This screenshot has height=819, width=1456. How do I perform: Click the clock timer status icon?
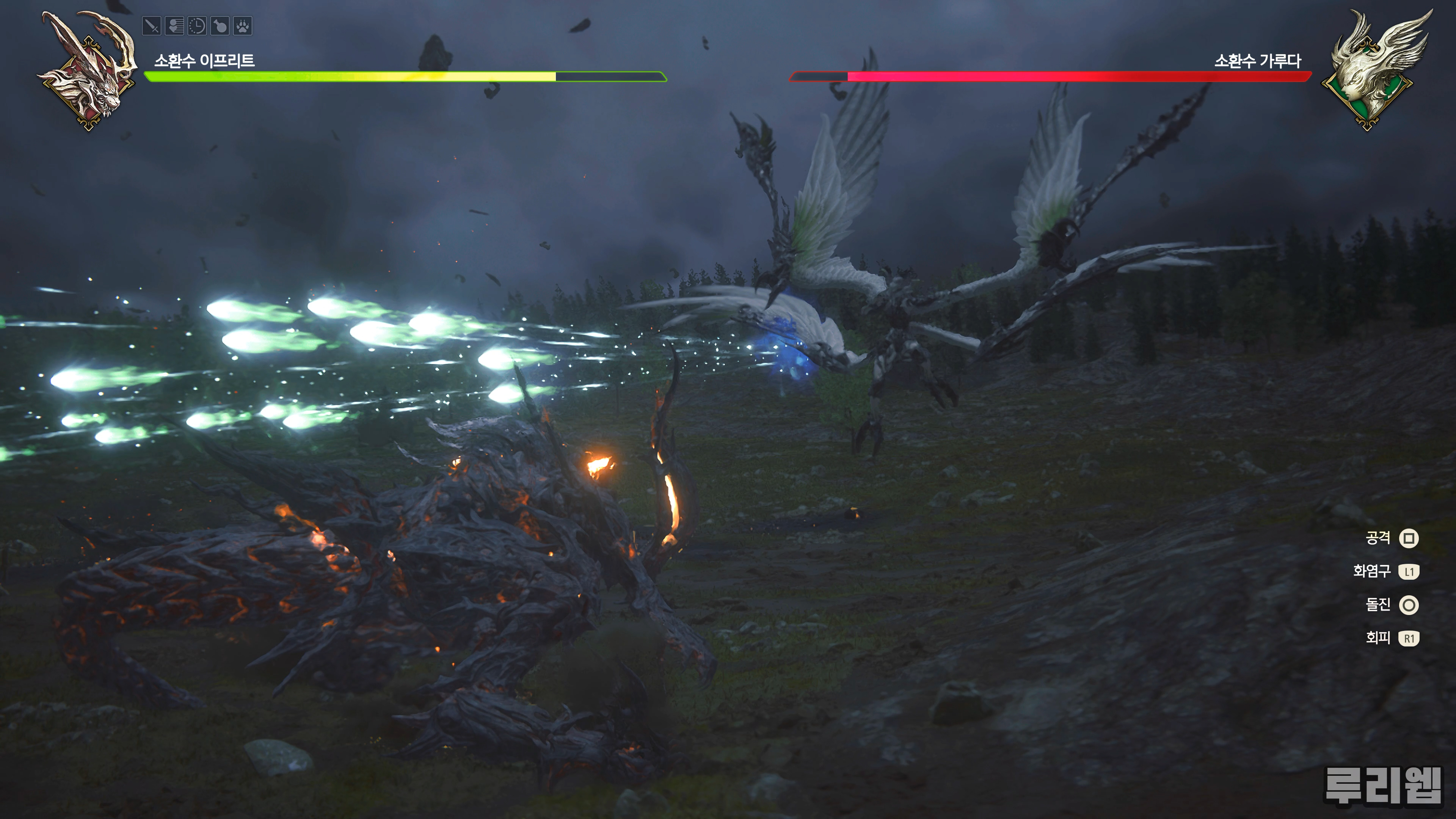(x=197, y=26)
